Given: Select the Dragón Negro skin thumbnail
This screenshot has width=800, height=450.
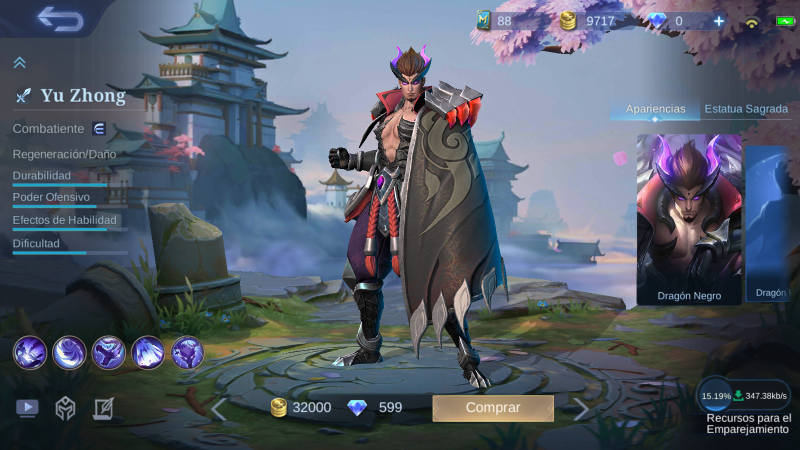Looking at the screenshot, I should click(x=689, y=218).
